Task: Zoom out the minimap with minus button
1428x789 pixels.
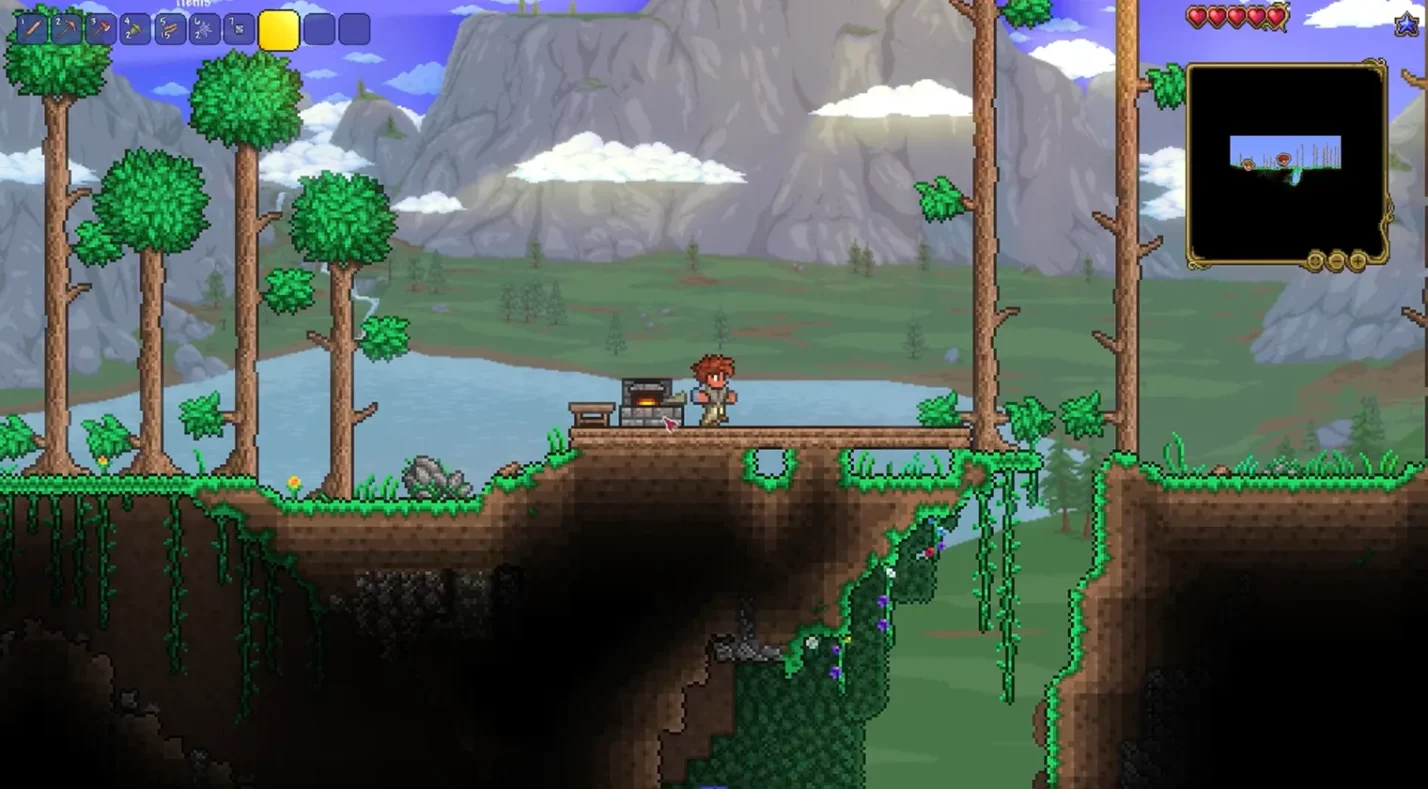Action: [1336, 261]
